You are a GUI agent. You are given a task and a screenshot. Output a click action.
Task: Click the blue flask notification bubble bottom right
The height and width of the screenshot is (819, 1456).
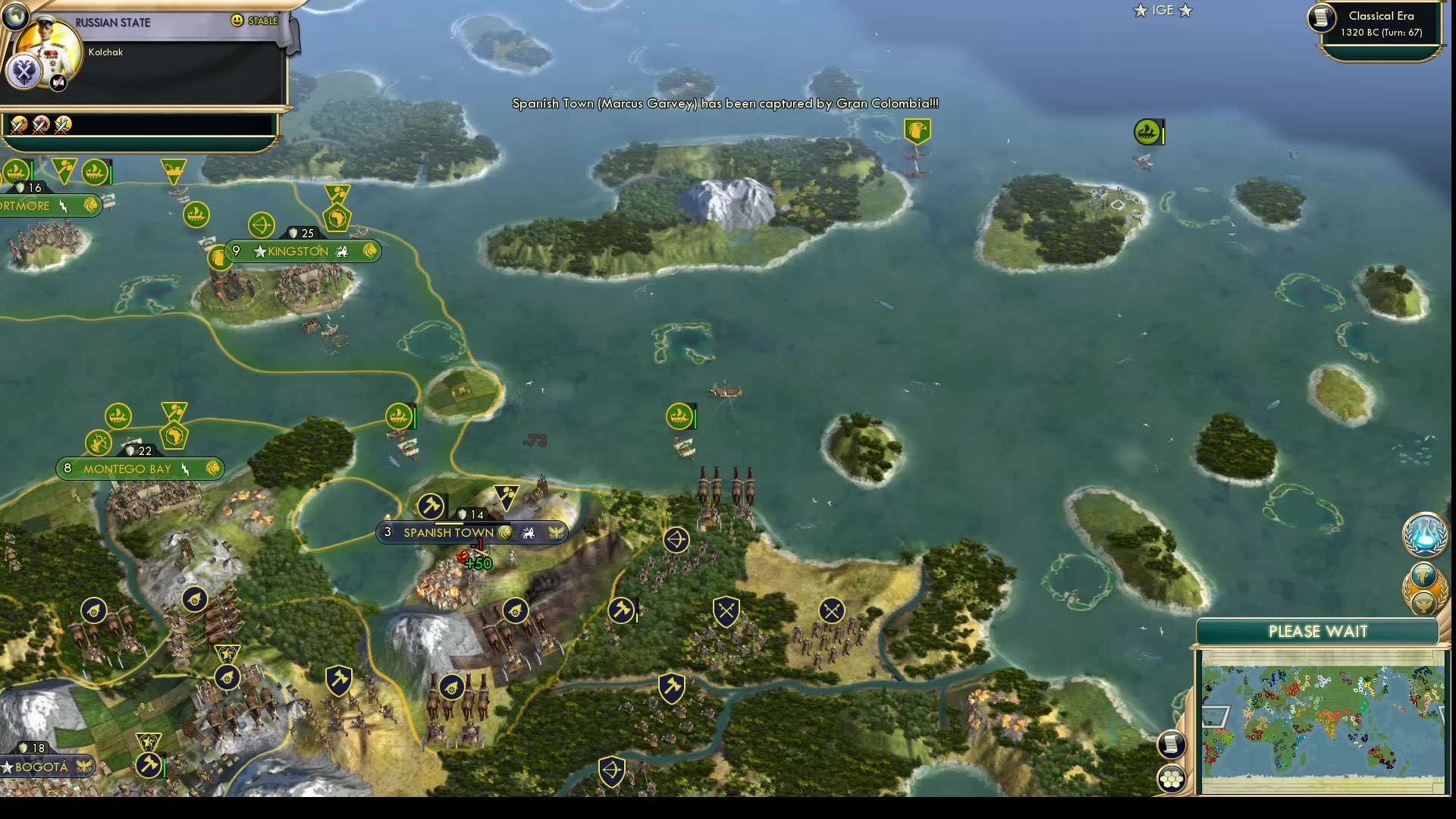point(1426,535)
